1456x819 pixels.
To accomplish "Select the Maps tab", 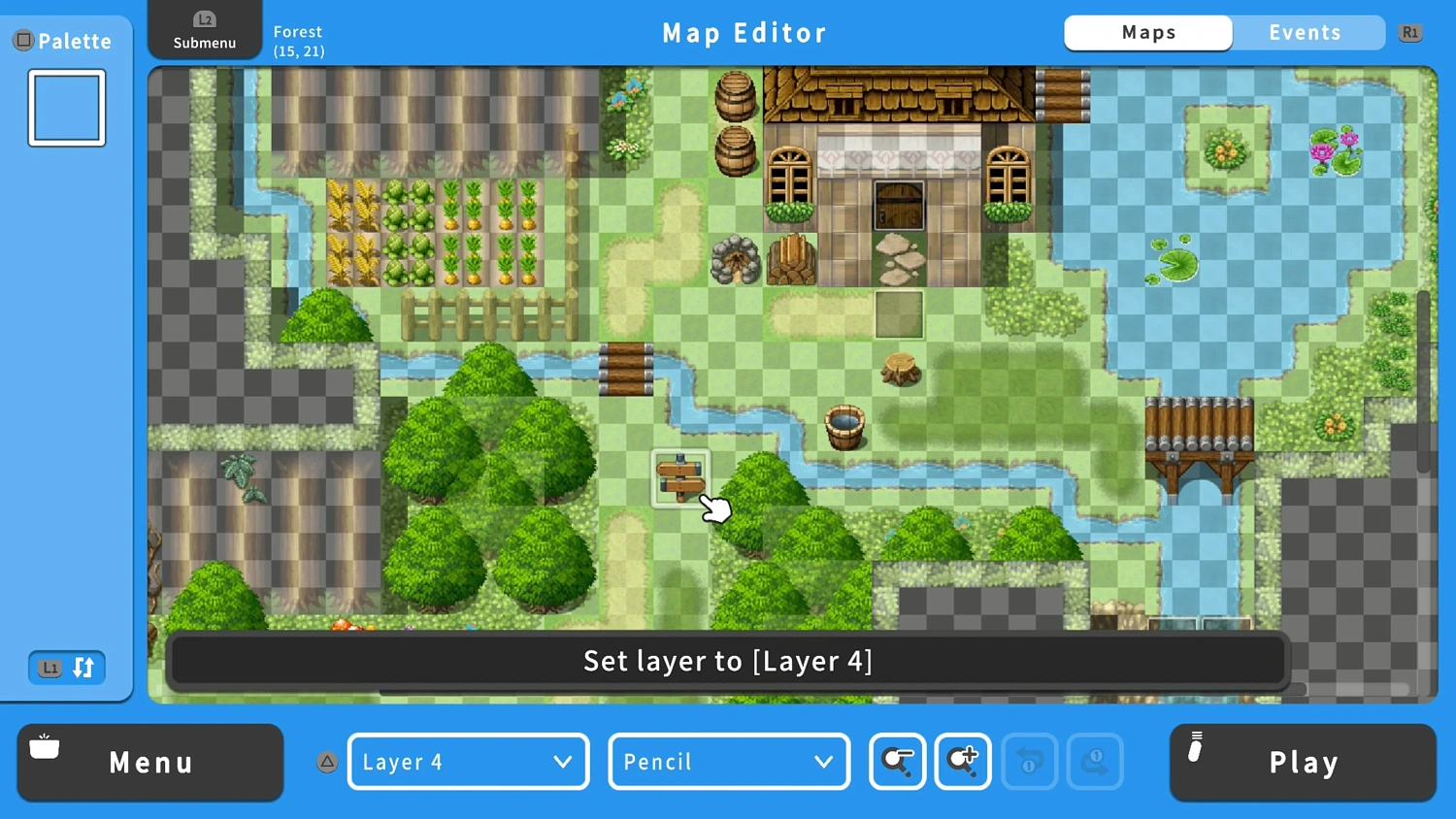I will [1148, 32].
